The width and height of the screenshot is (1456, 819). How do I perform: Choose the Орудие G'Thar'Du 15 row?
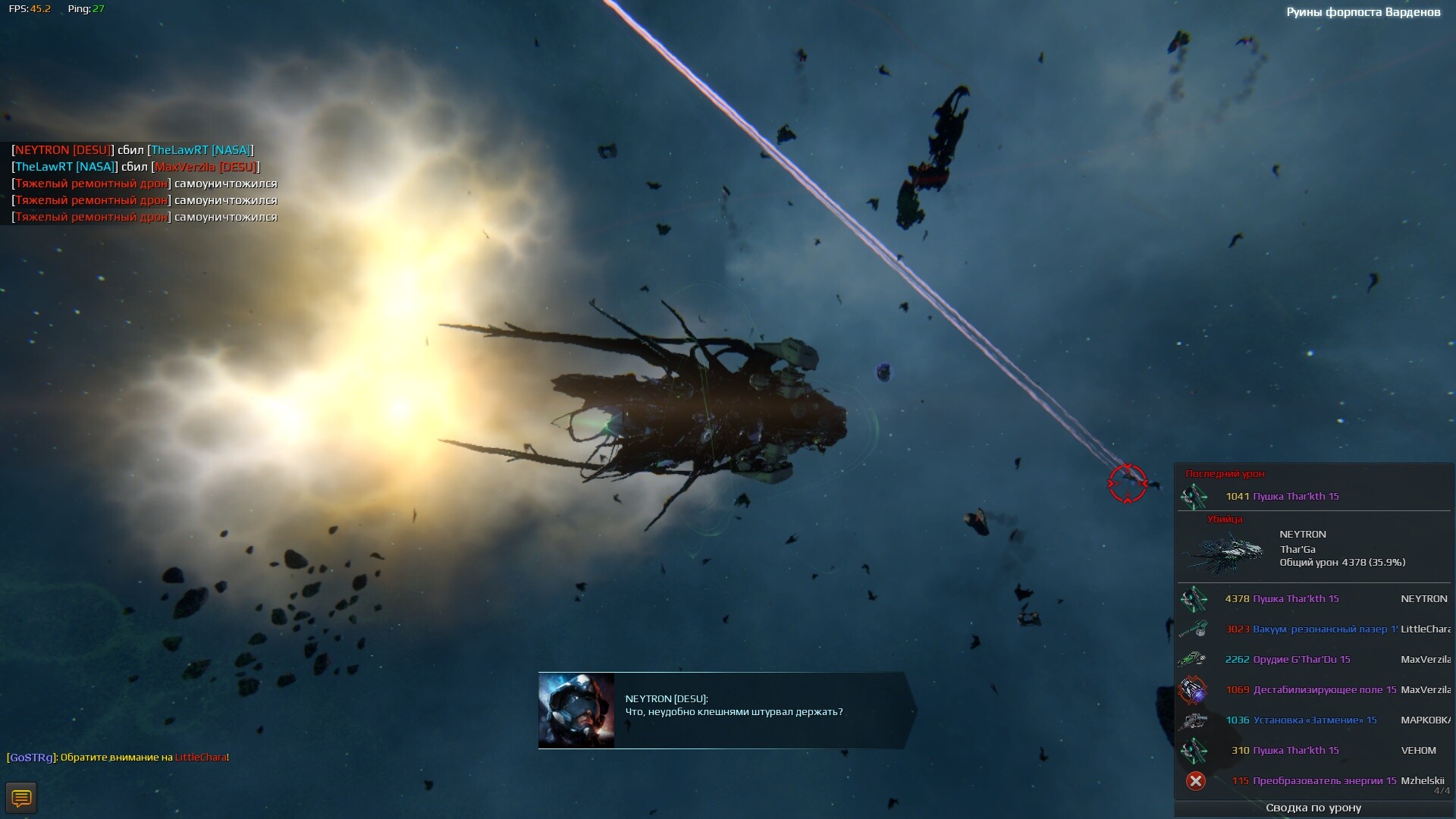(1313, 660)
